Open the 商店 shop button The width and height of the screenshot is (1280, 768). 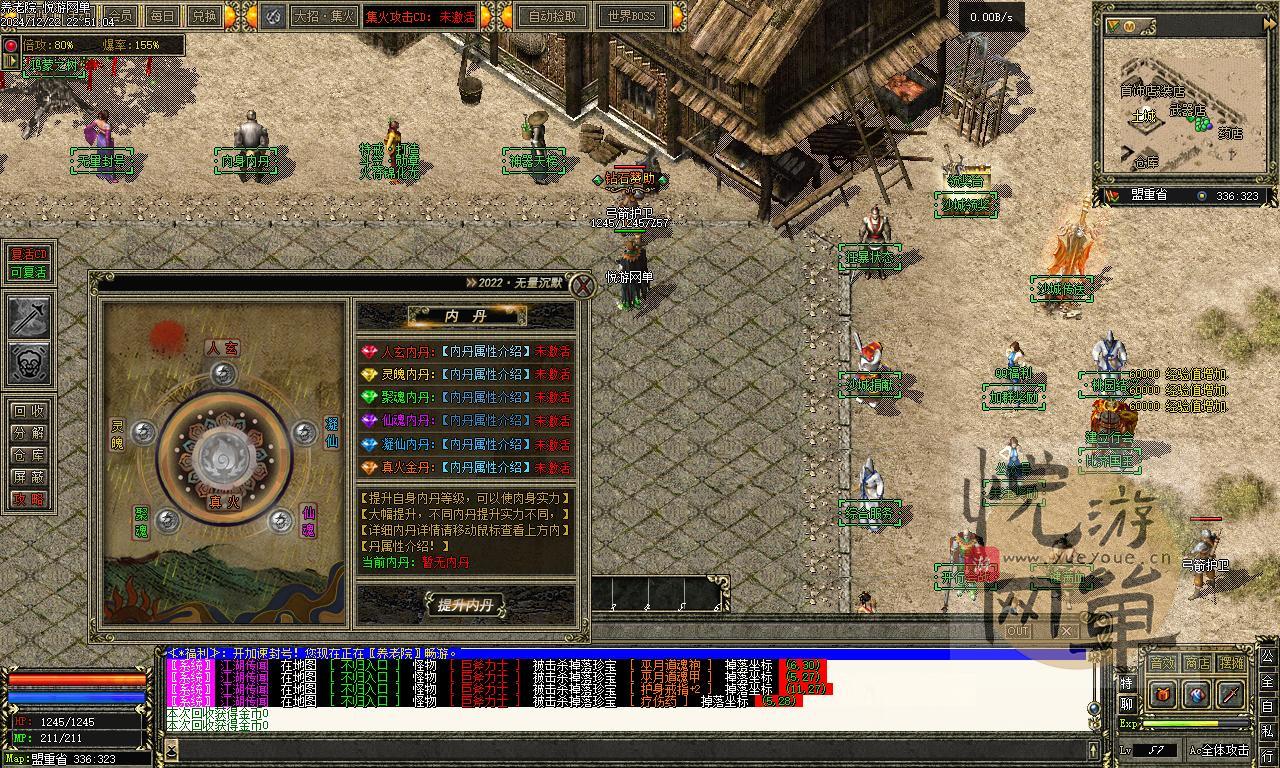1197,663
